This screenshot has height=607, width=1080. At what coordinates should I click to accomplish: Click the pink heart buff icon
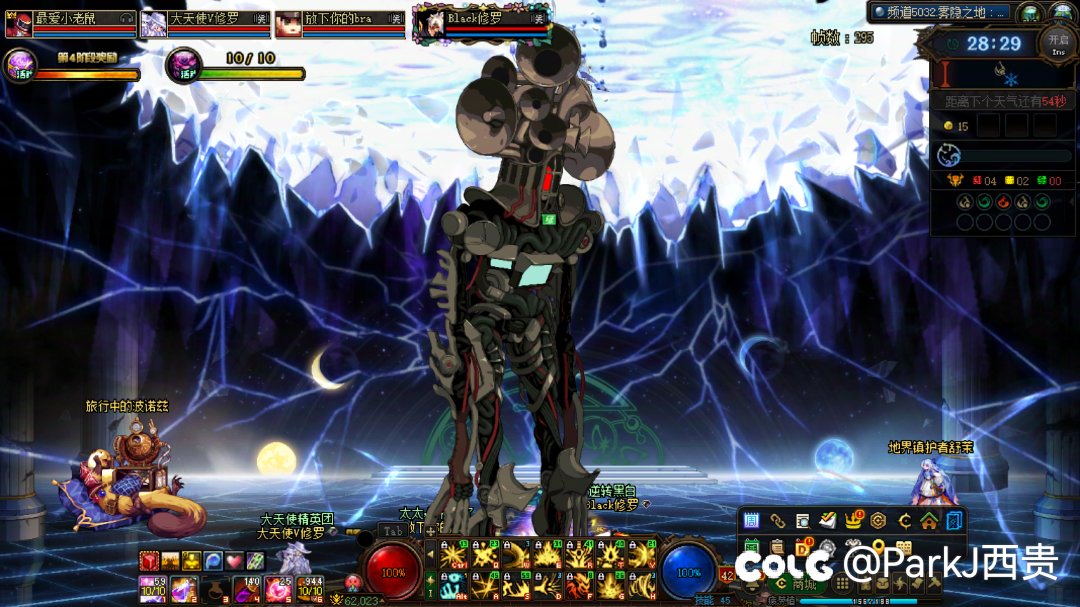click(233, 560)
